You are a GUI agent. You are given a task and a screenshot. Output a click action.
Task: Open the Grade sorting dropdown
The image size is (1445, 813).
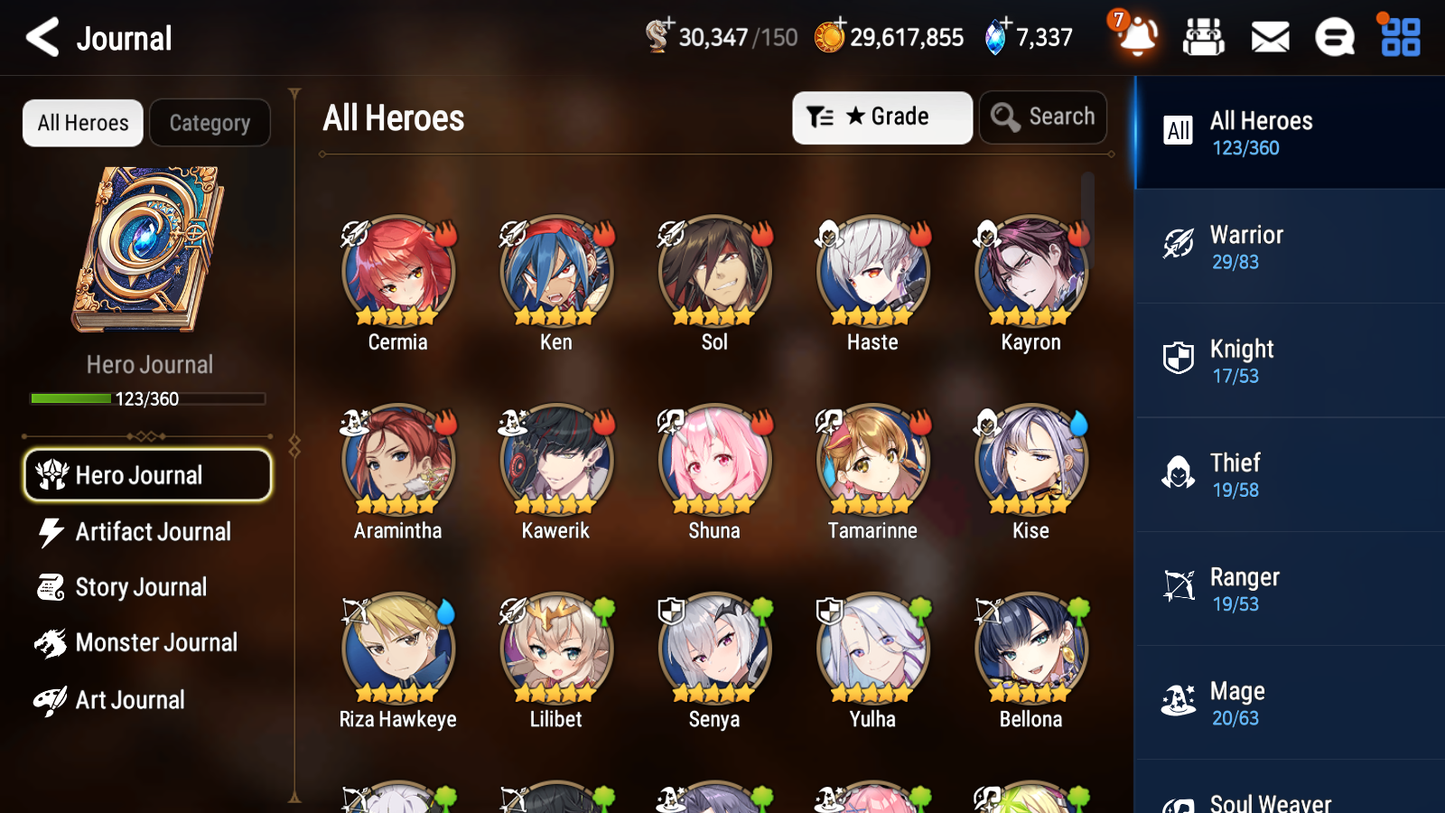882,117
